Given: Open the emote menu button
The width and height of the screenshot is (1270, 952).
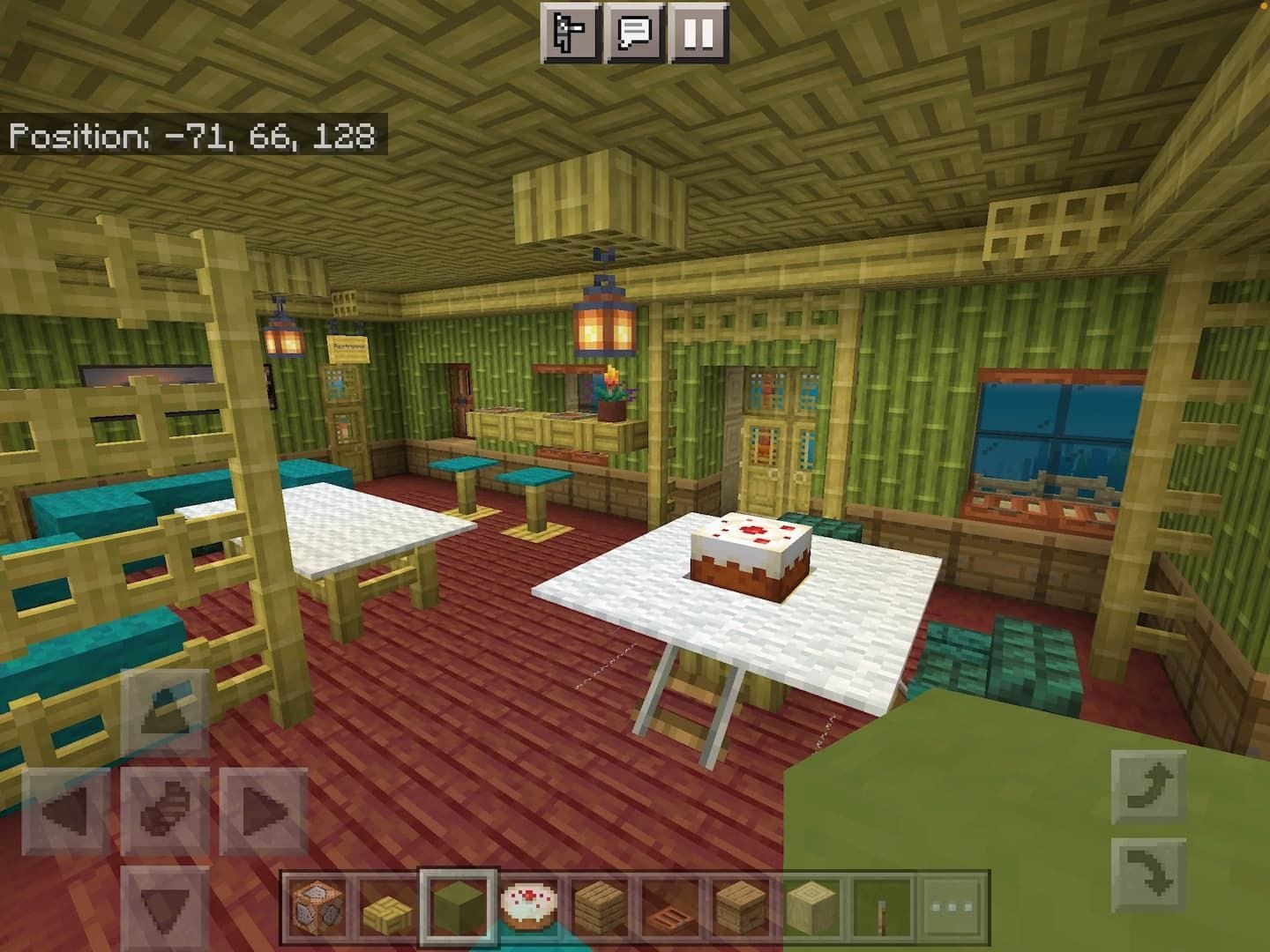Looking at the screenshot, I should click(x=570, y=34).
